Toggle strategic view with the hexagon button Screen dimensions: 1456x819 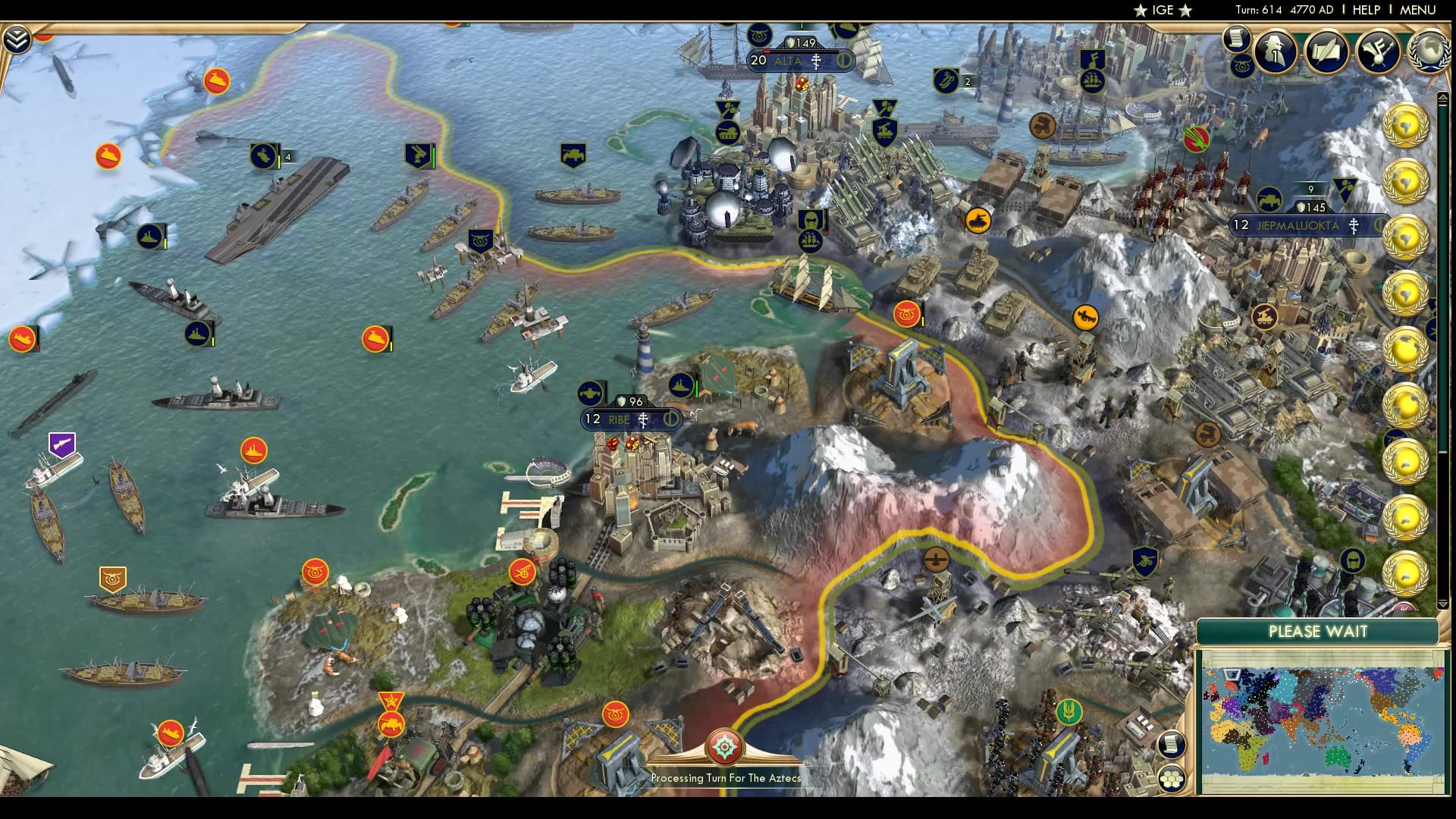click(x=1172, y=778)
